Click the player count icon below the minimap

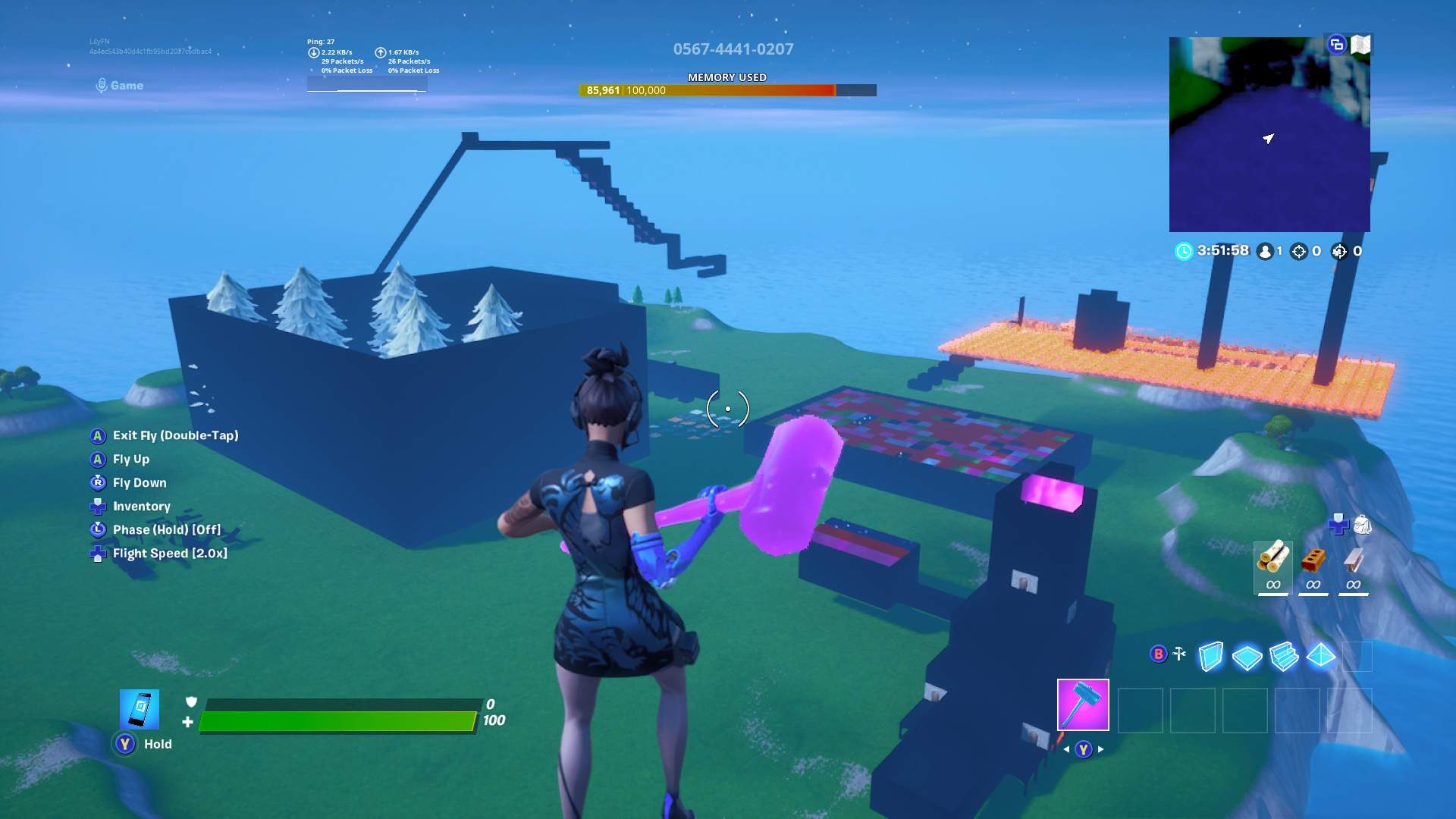coord(1265,250)
